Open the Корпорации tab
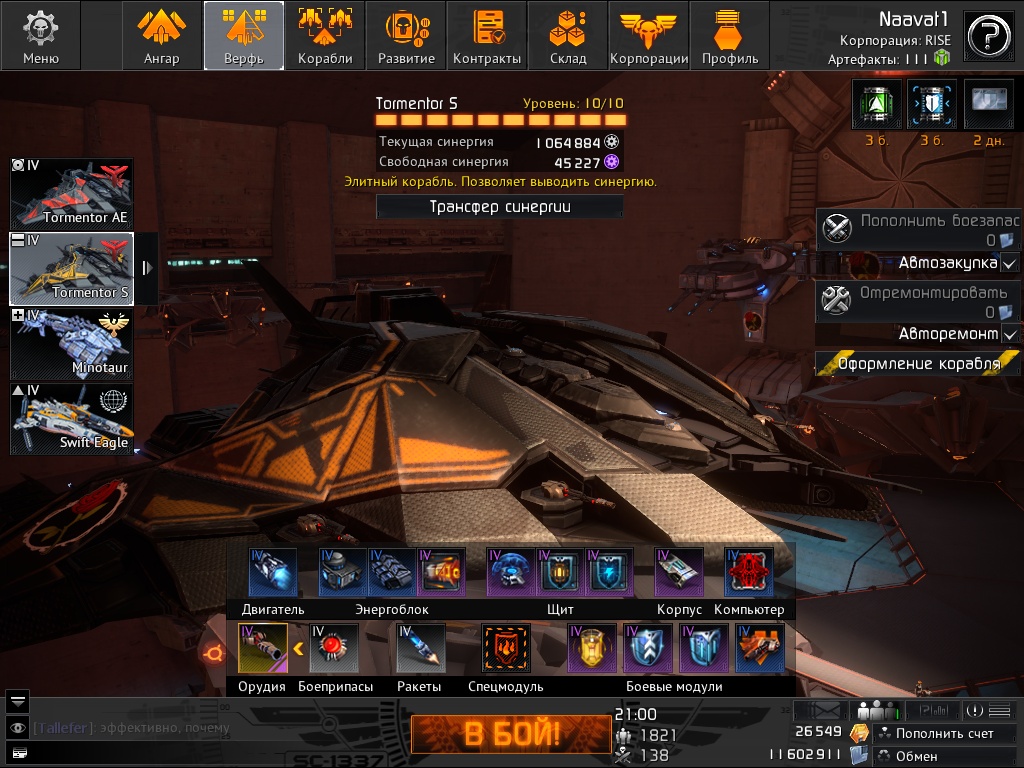This screenshot has height=768, width=1024. pyautogui.click(x=649, y=35)
